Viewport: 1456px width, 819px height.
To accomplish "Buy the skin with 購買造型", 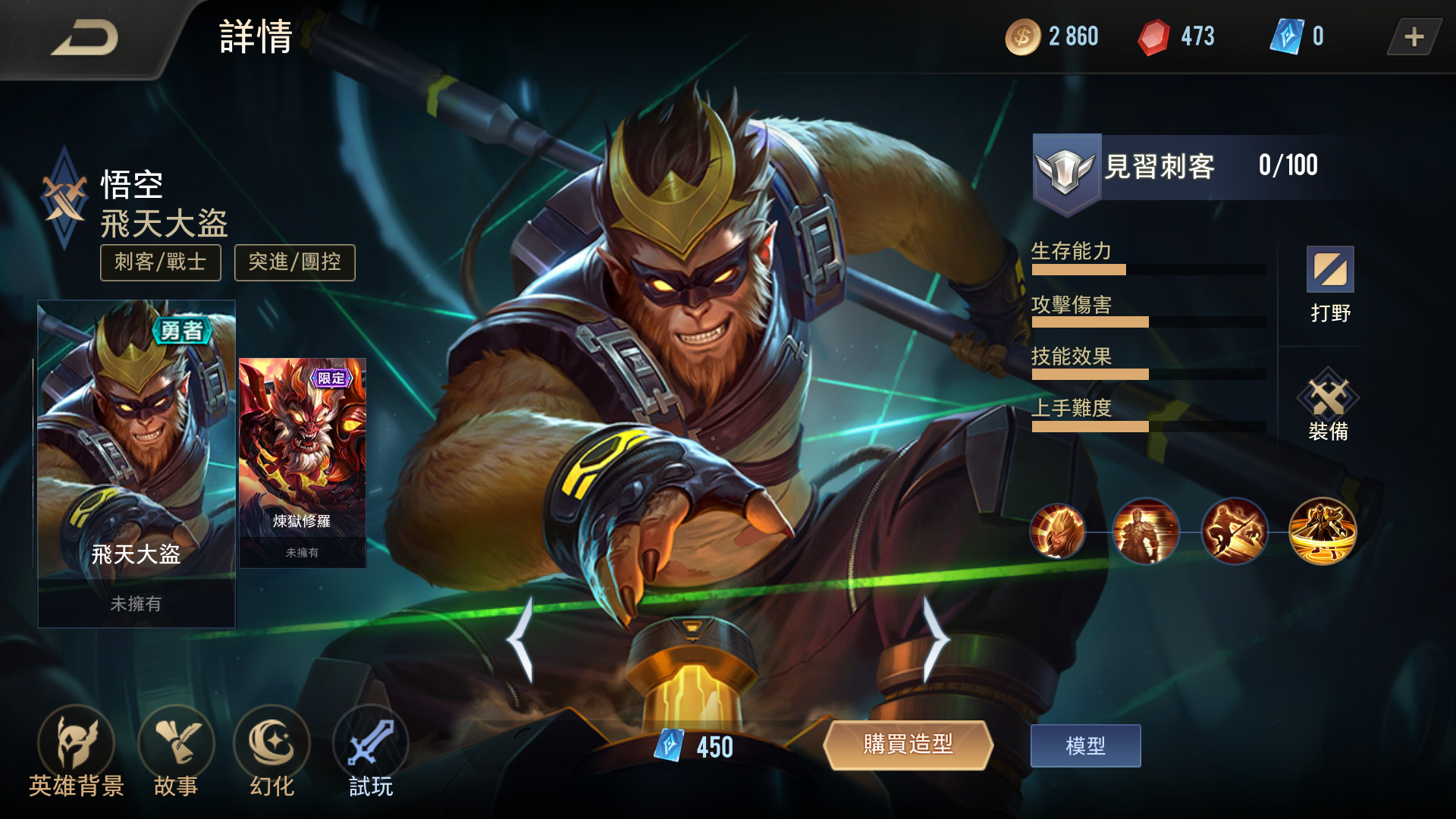I will point(908,745).
